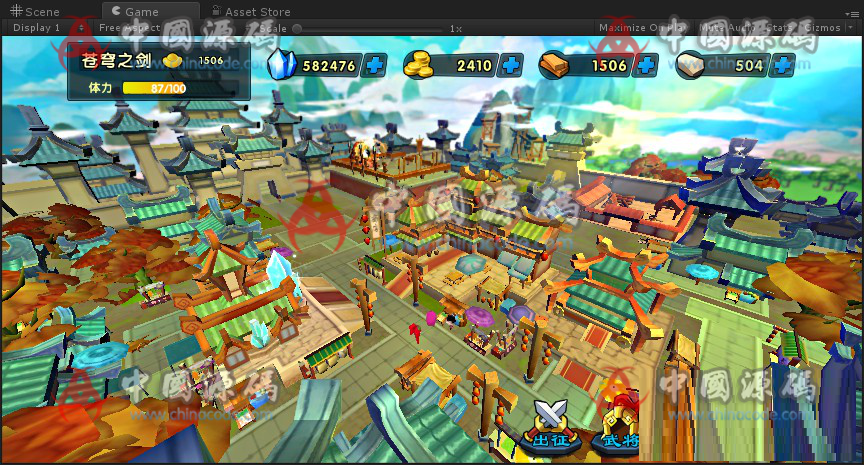Open the Display 1 dropdown
The height and width of the screenshot is (465, 864).
point(38,28)
